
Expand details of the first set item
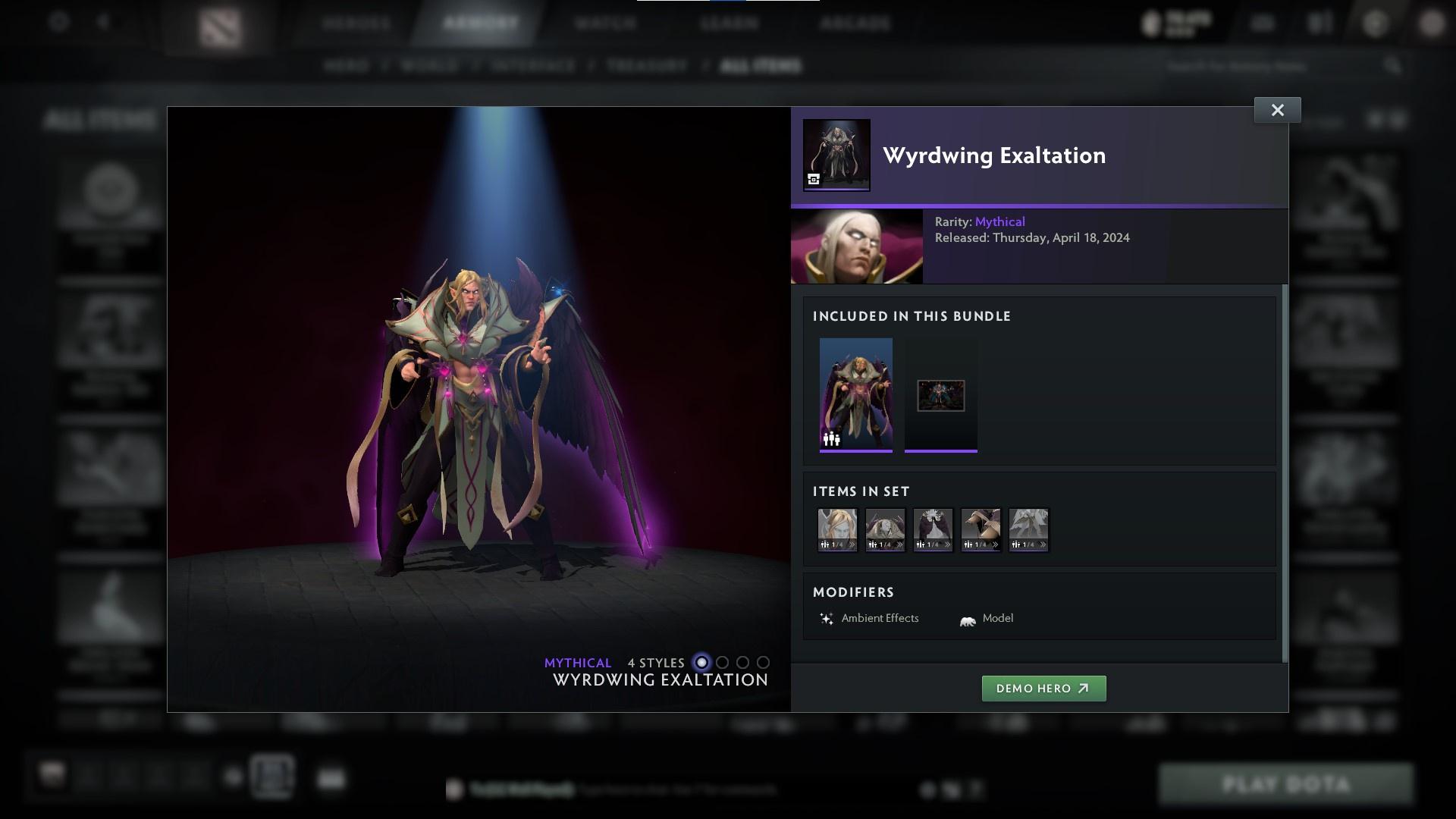point(853,543)
